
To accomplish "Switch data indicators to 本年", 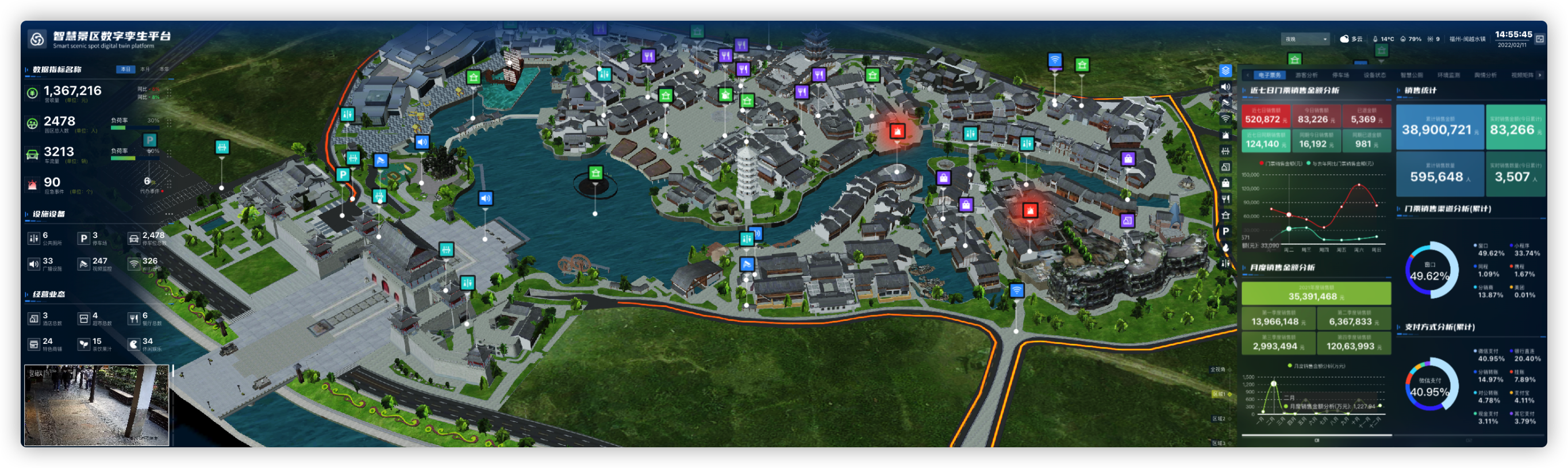I will coord(164,70).
